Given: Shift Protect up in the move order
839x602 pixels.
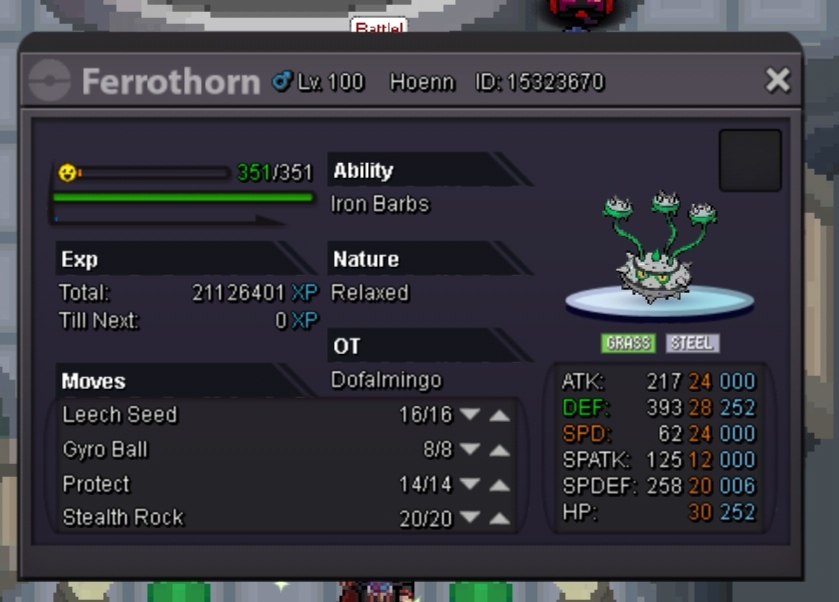Looking at the screenshot, I should 499,485.
